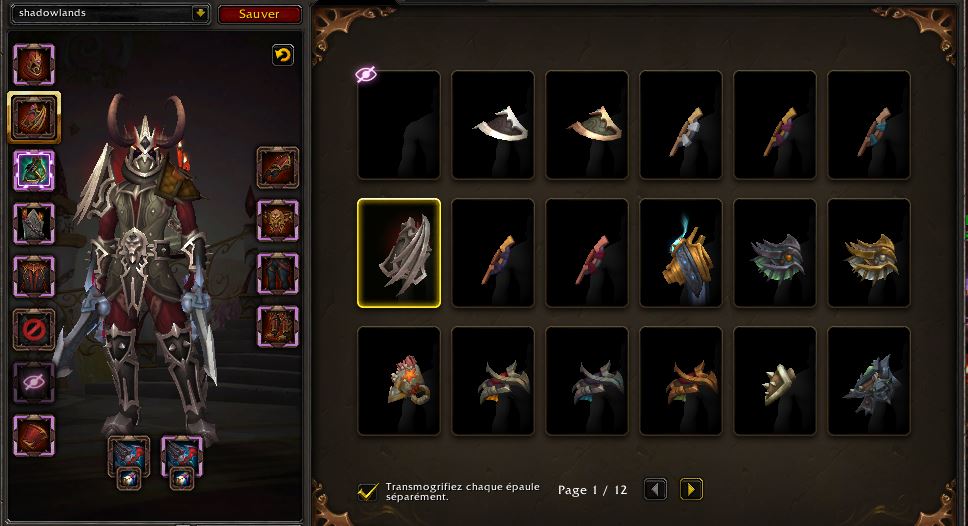Open the shadowlands outfit dropdown
This screenshot has height=526, width=968.
(x=200, y=14)
